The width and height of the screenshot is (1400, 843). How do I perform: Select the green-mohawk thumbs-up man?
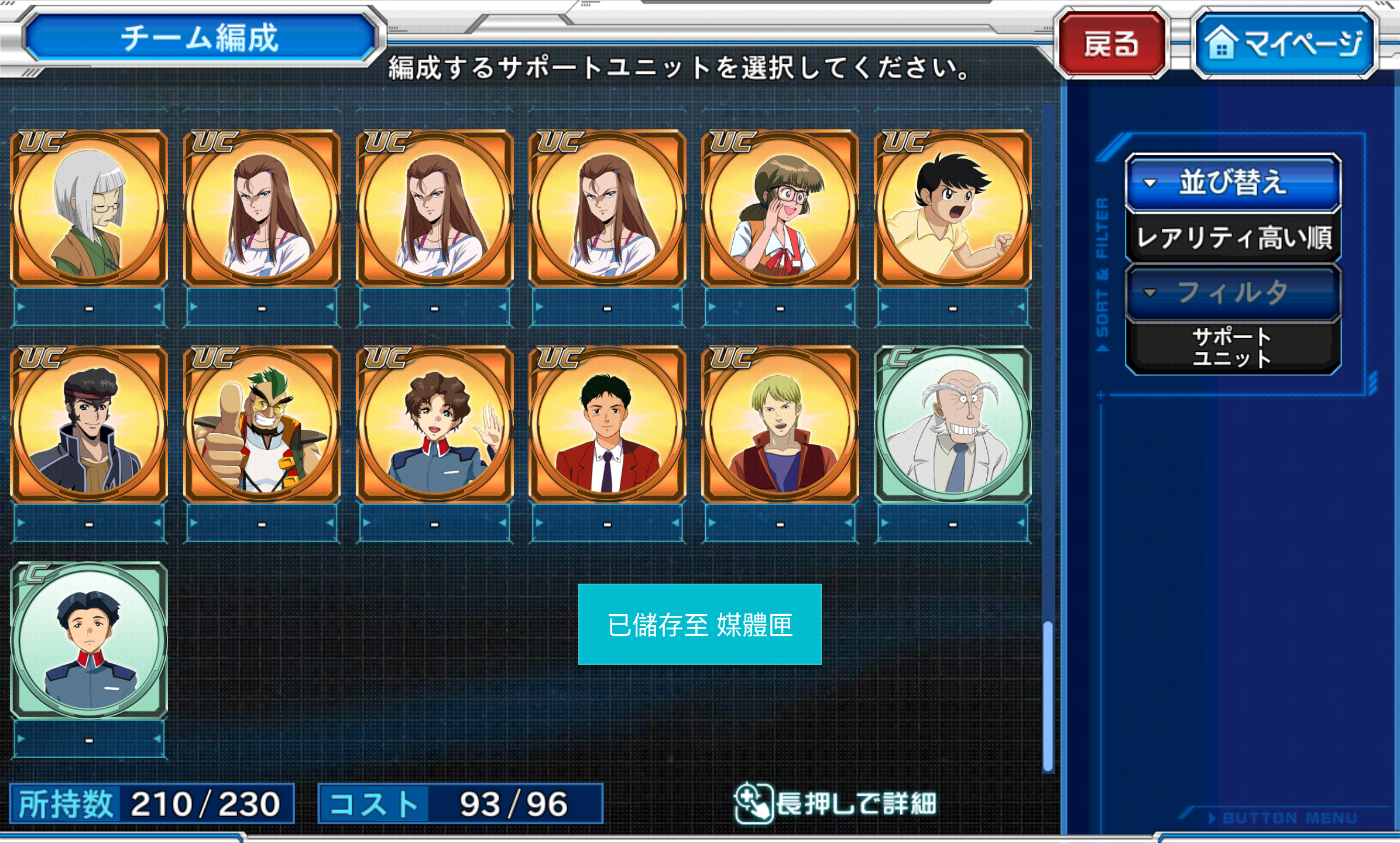coord(262,424)
